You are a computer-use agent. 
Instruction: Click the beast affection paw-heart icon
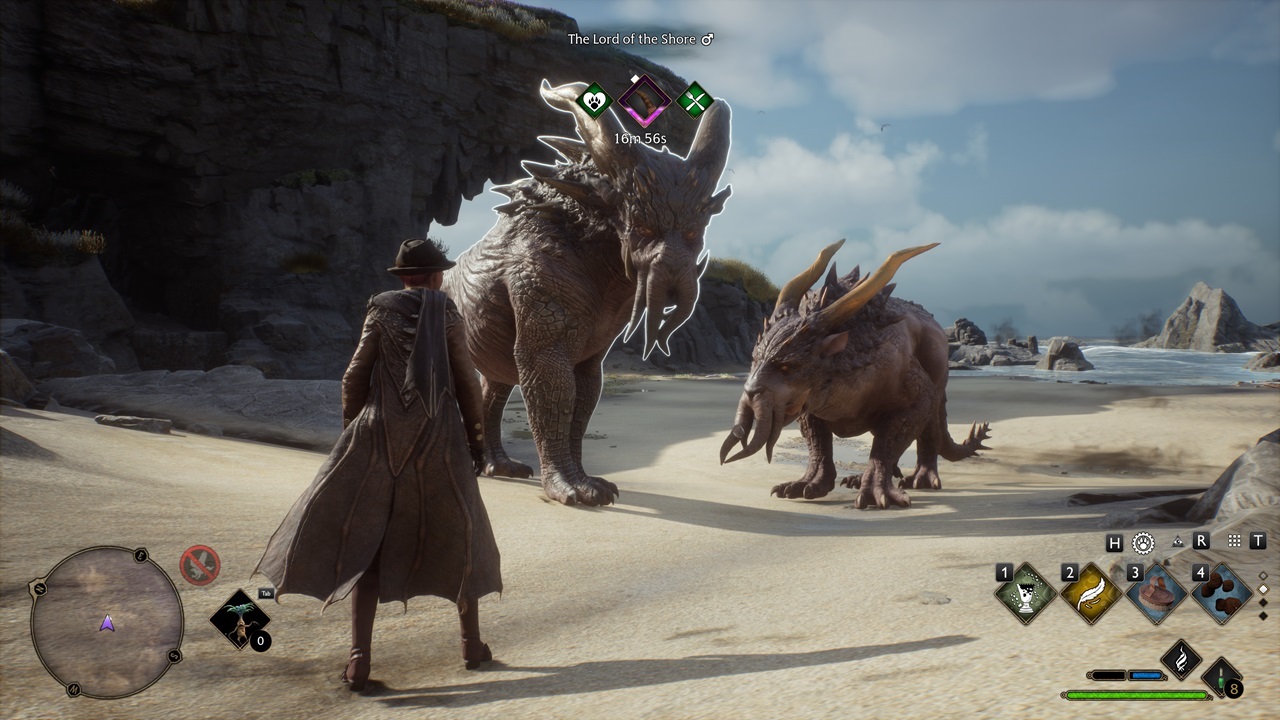(595, 100)
